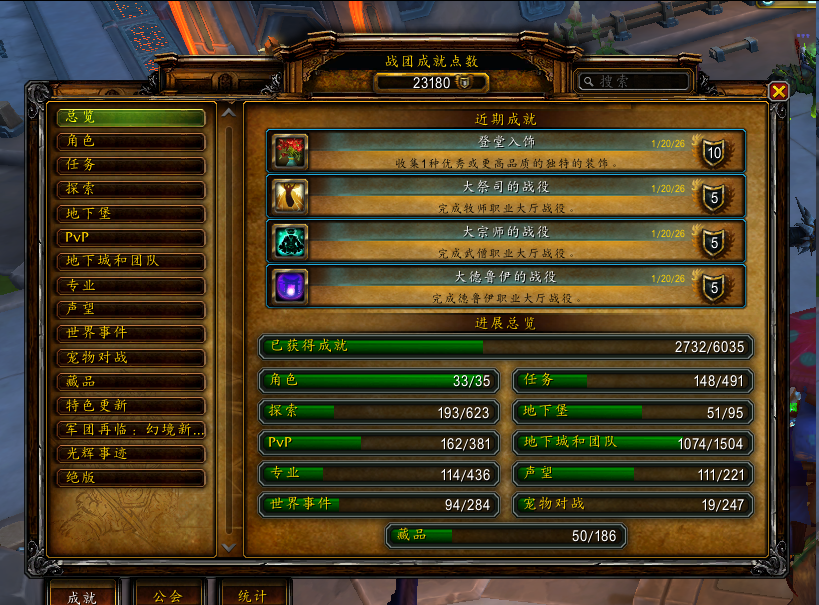
Task: Choose the 探索 category in the sidebar
Action: [130, 189]
